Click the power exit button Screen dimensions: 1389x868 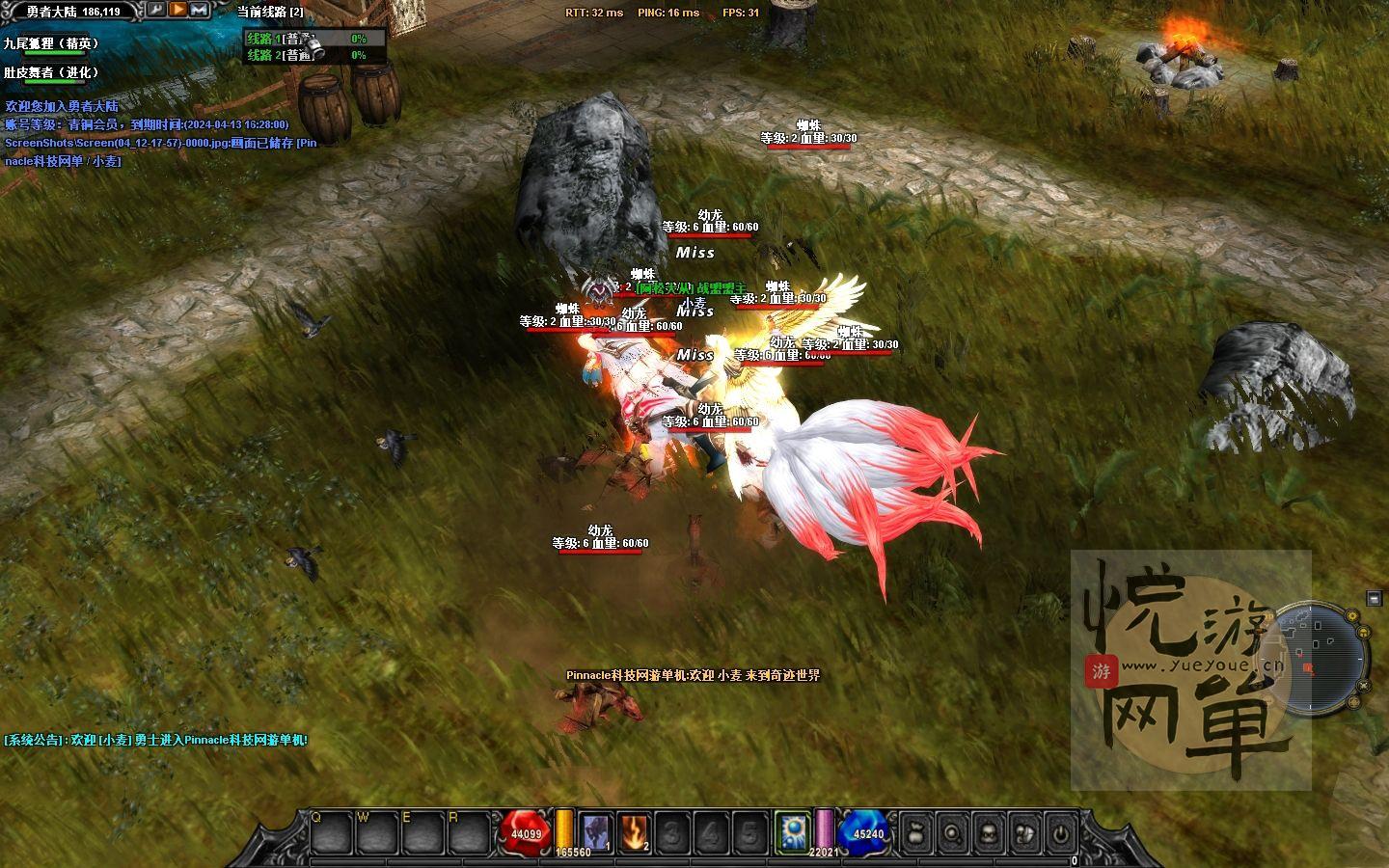tap(1060, 832)
